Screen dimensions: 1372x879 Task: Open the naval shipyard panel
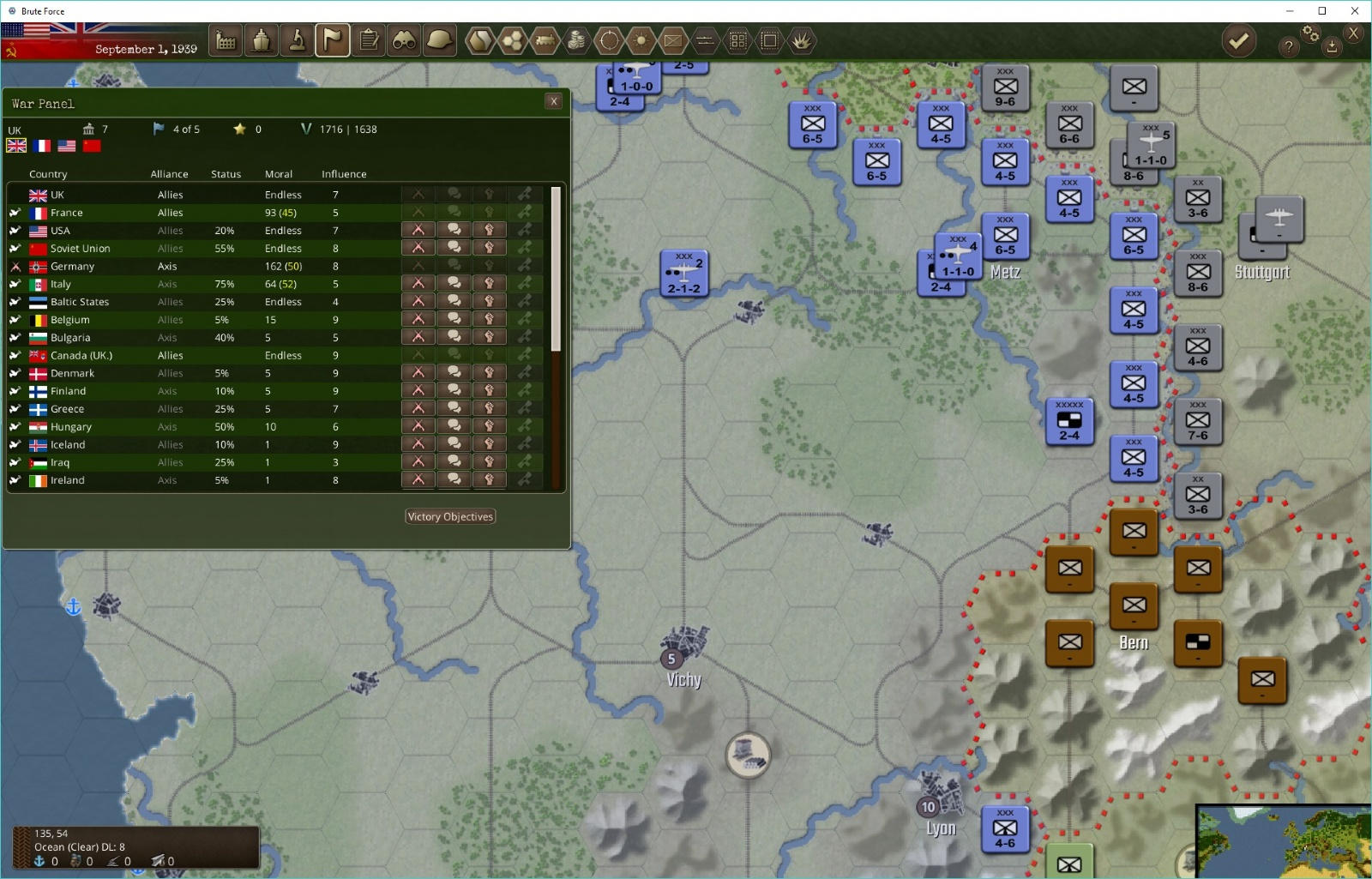coord(262,40)
